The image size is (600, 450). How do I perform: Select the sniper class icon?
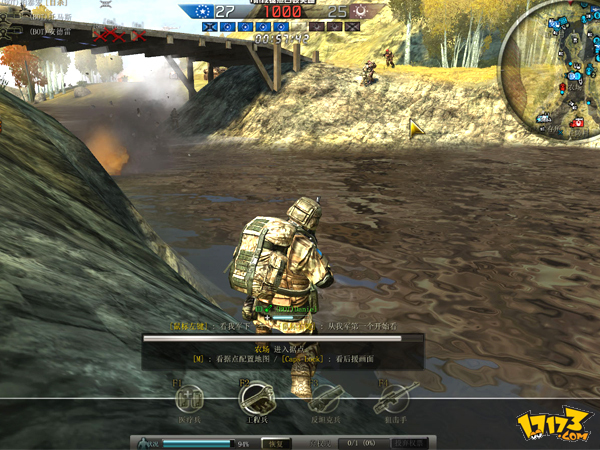[391, 400]
